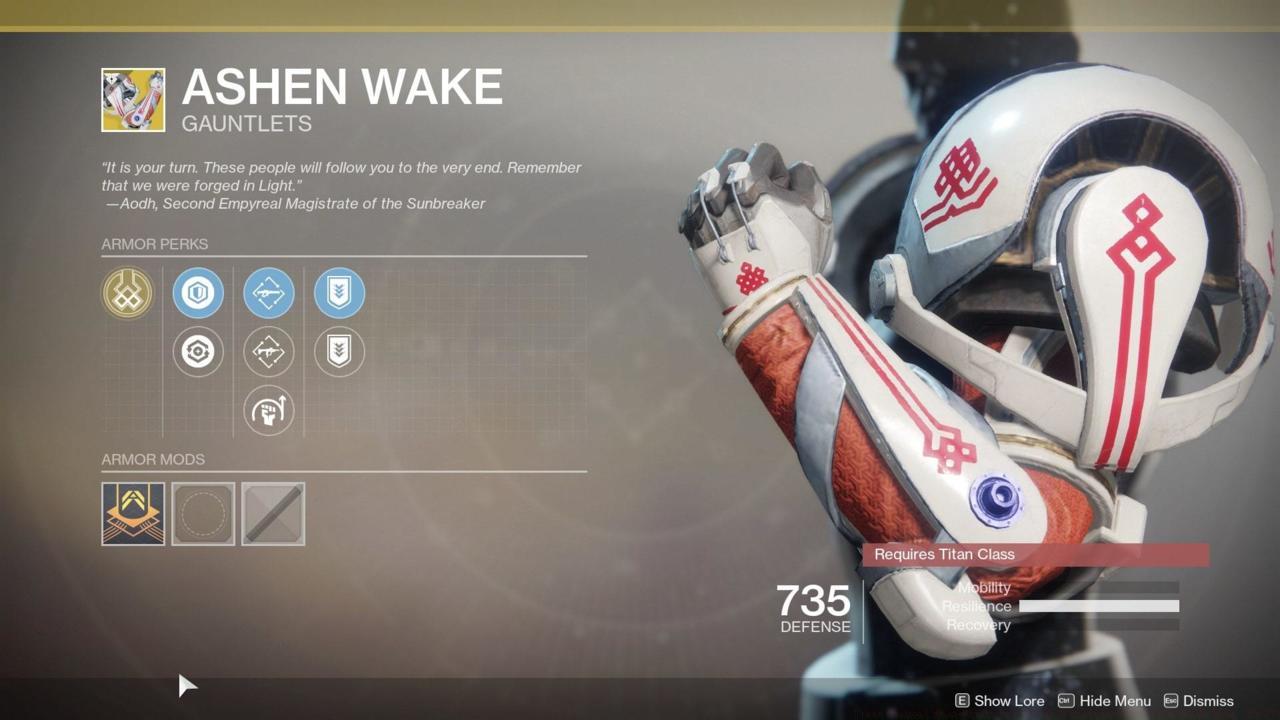Screen dimensions: 1280x720
Task: Select the highlighted blue rifle perk
Action: pos(269,293)
